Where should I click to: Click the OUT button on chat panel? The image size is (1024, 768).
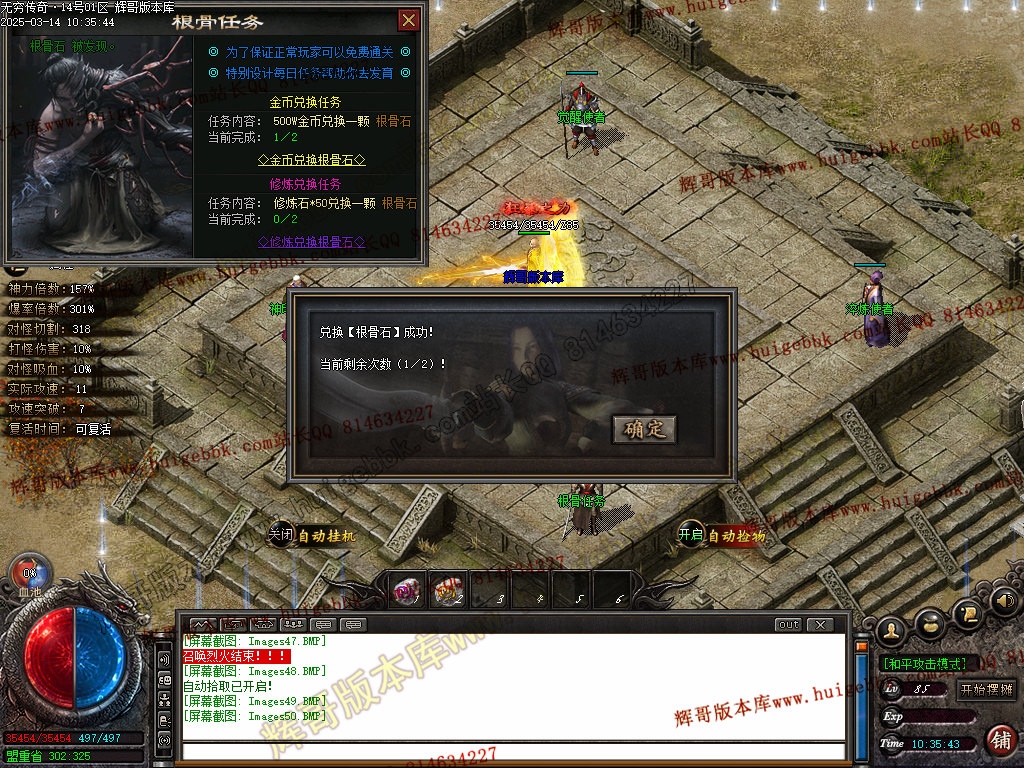(x=789, y=625)
